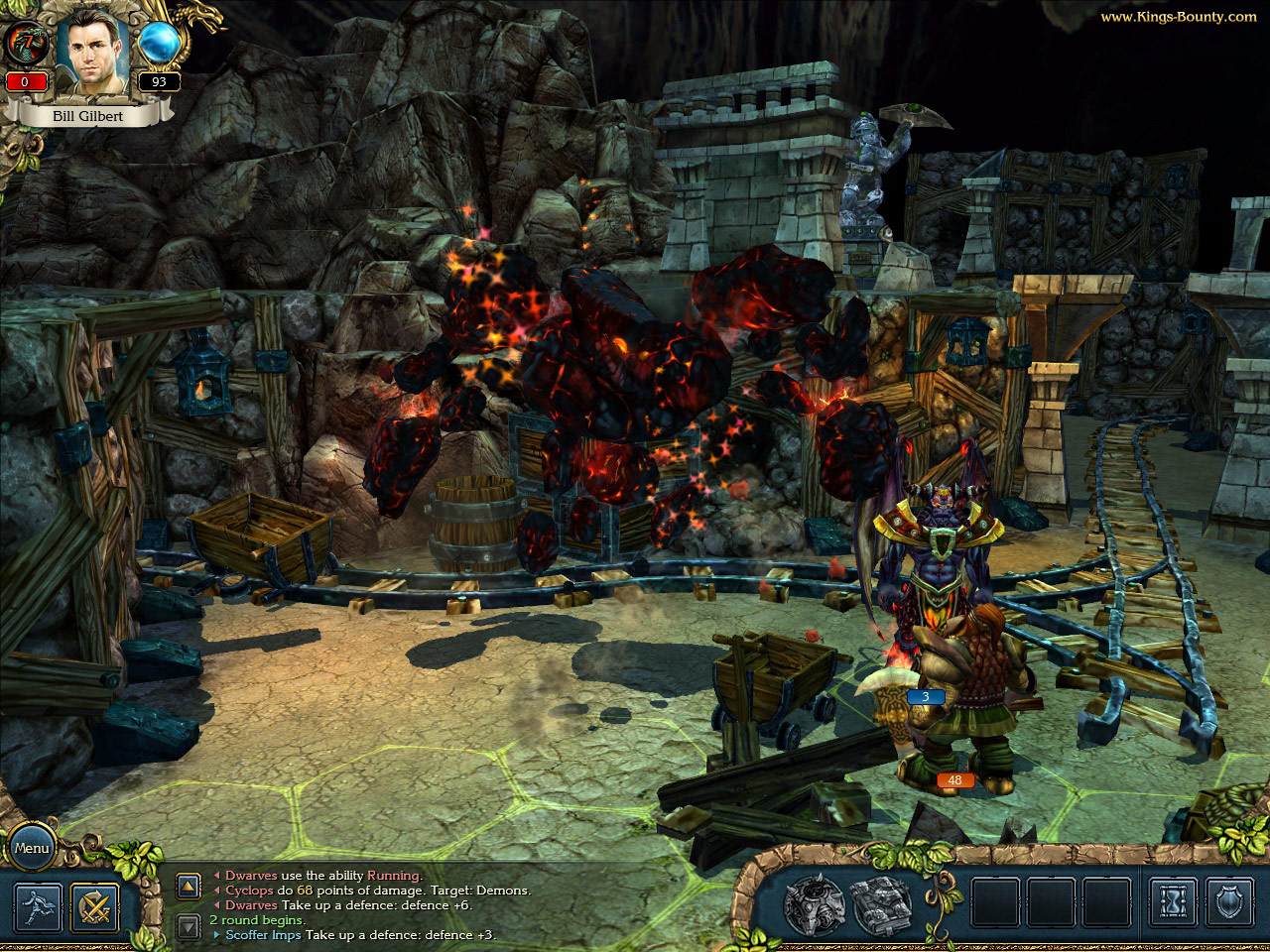Open the round Menu button
This screenshot has width=1270, height=952.
32,848
